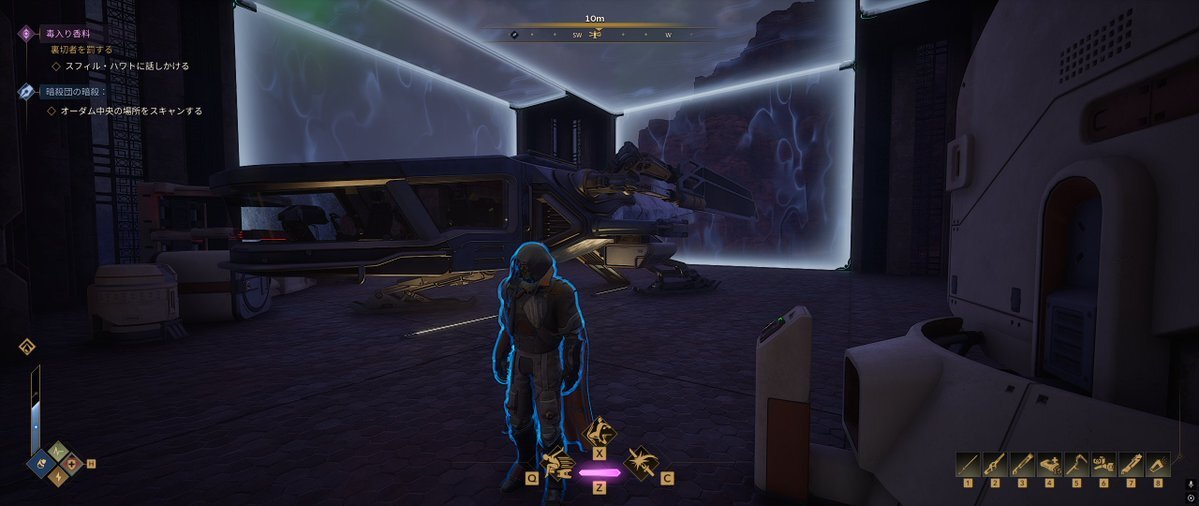1199x506 pixels.
Task: Pick the binocular device in slot 6
Action: point(1103,464)
